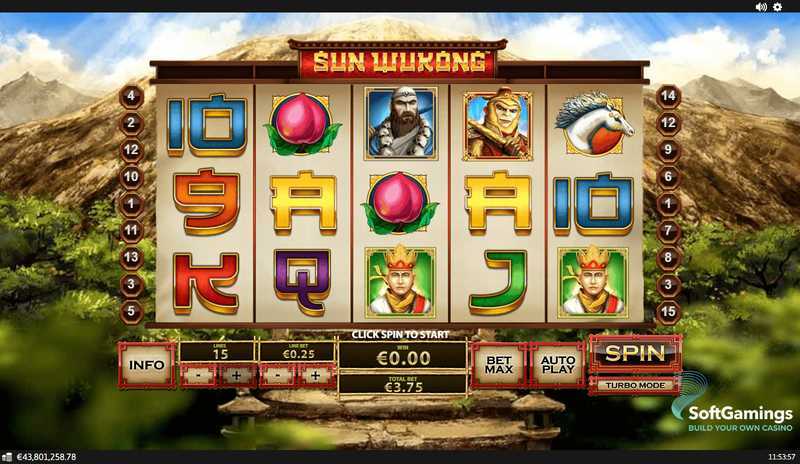
Task: Select payline marker number 4
Action: [x=131, y=97]
